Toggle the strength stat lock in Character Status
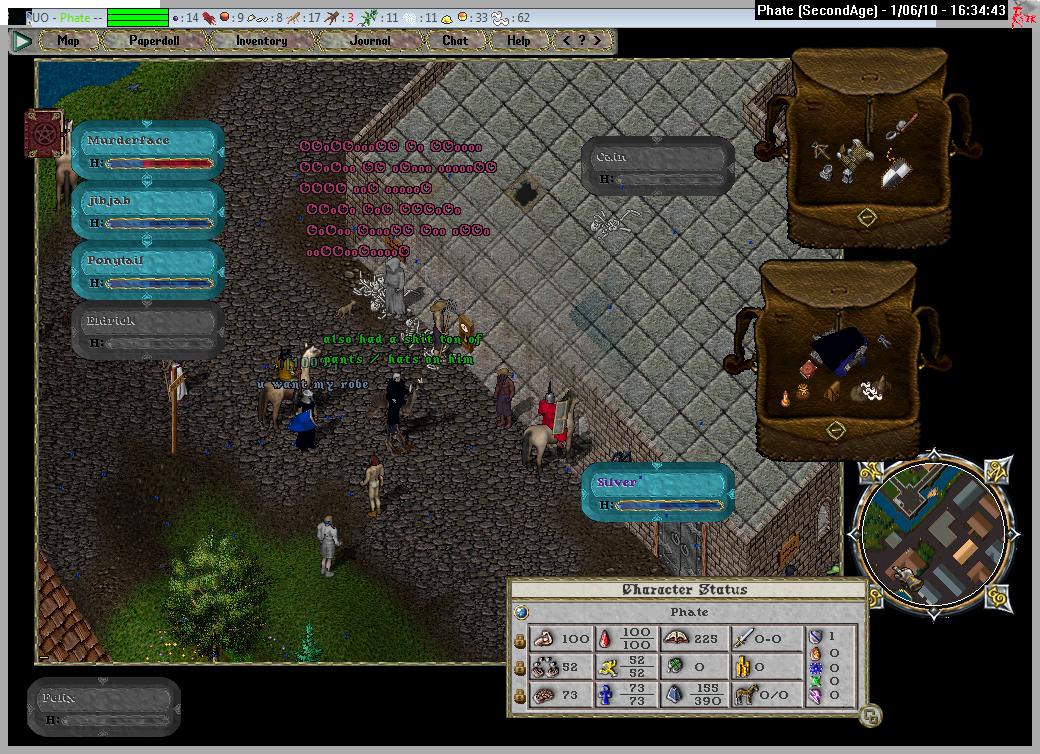Screen dimensions: 1040x754 tap(520, 639)
